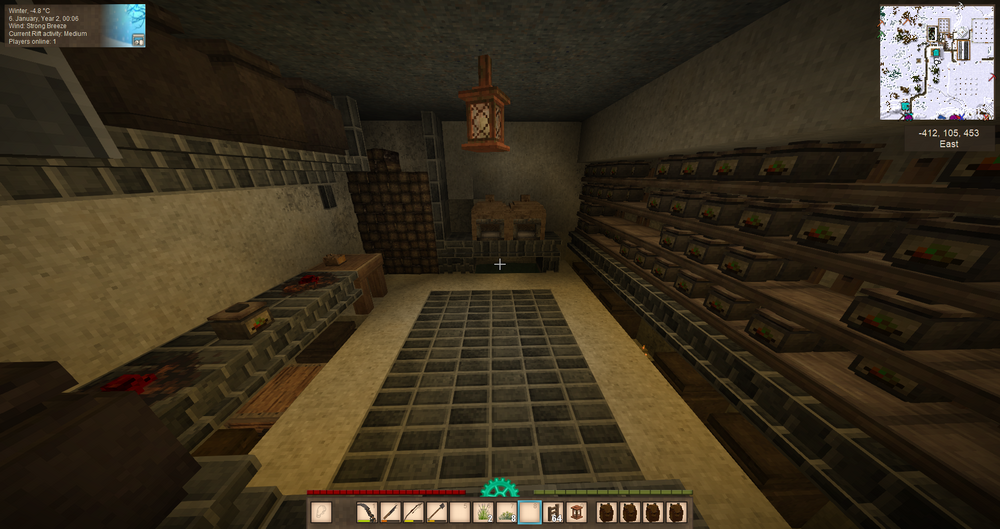
Task: Click the highlighted empty hotbar slot
Action: tap(529, 513)
